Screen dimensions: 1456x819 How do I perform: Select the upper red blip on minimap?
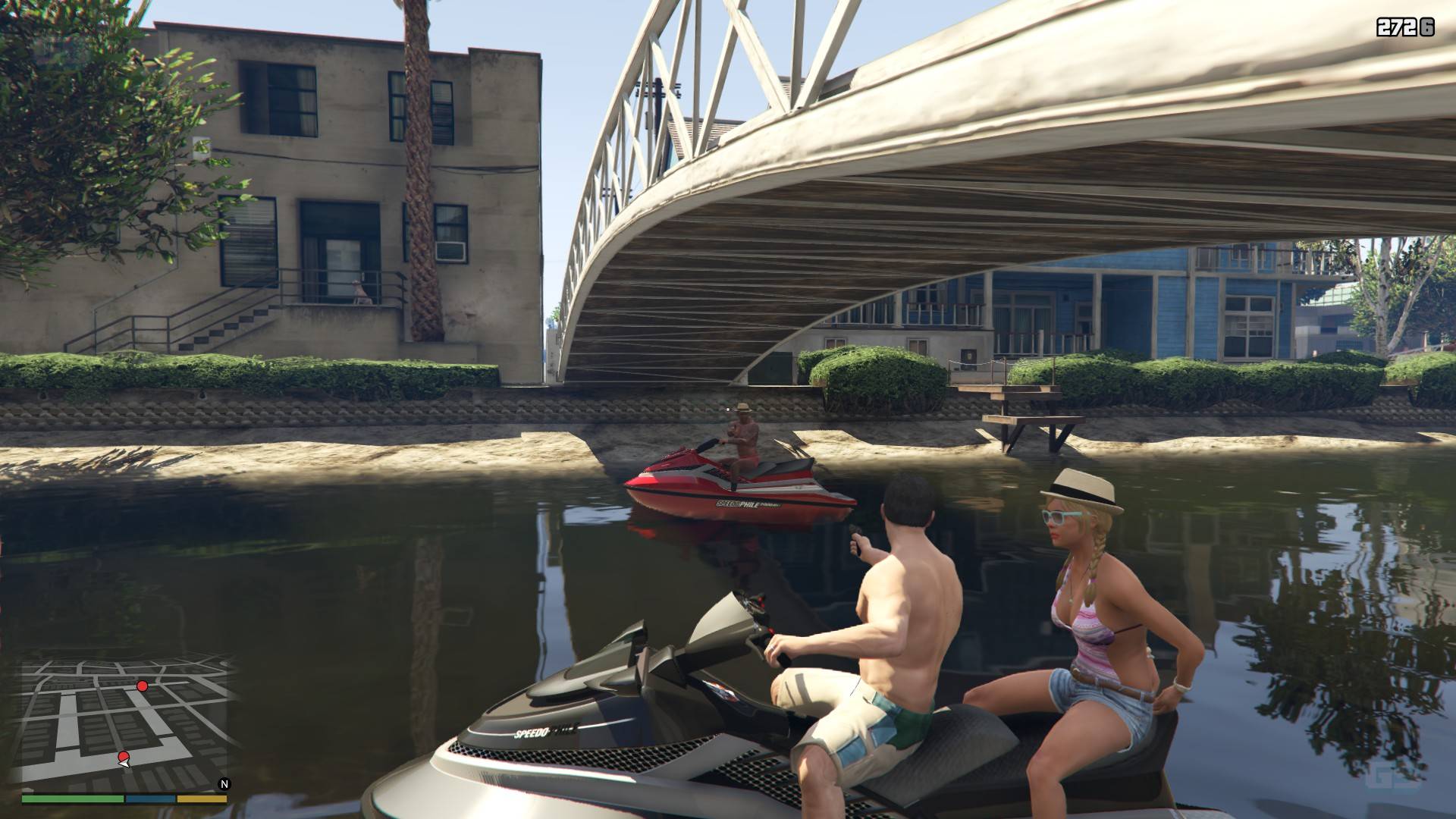tap(142, 686)
